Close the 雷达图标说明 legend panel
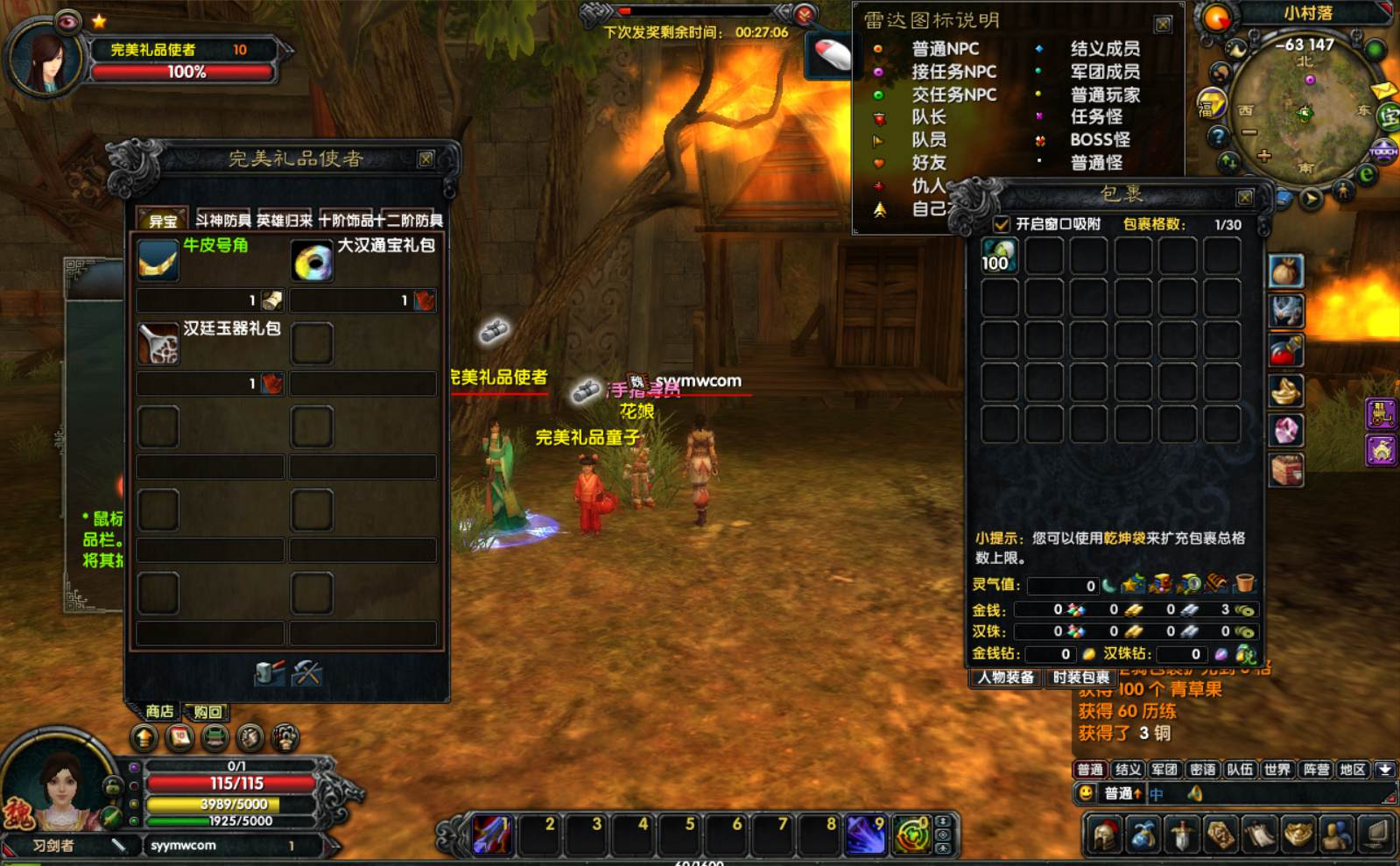 (1163, 24)
